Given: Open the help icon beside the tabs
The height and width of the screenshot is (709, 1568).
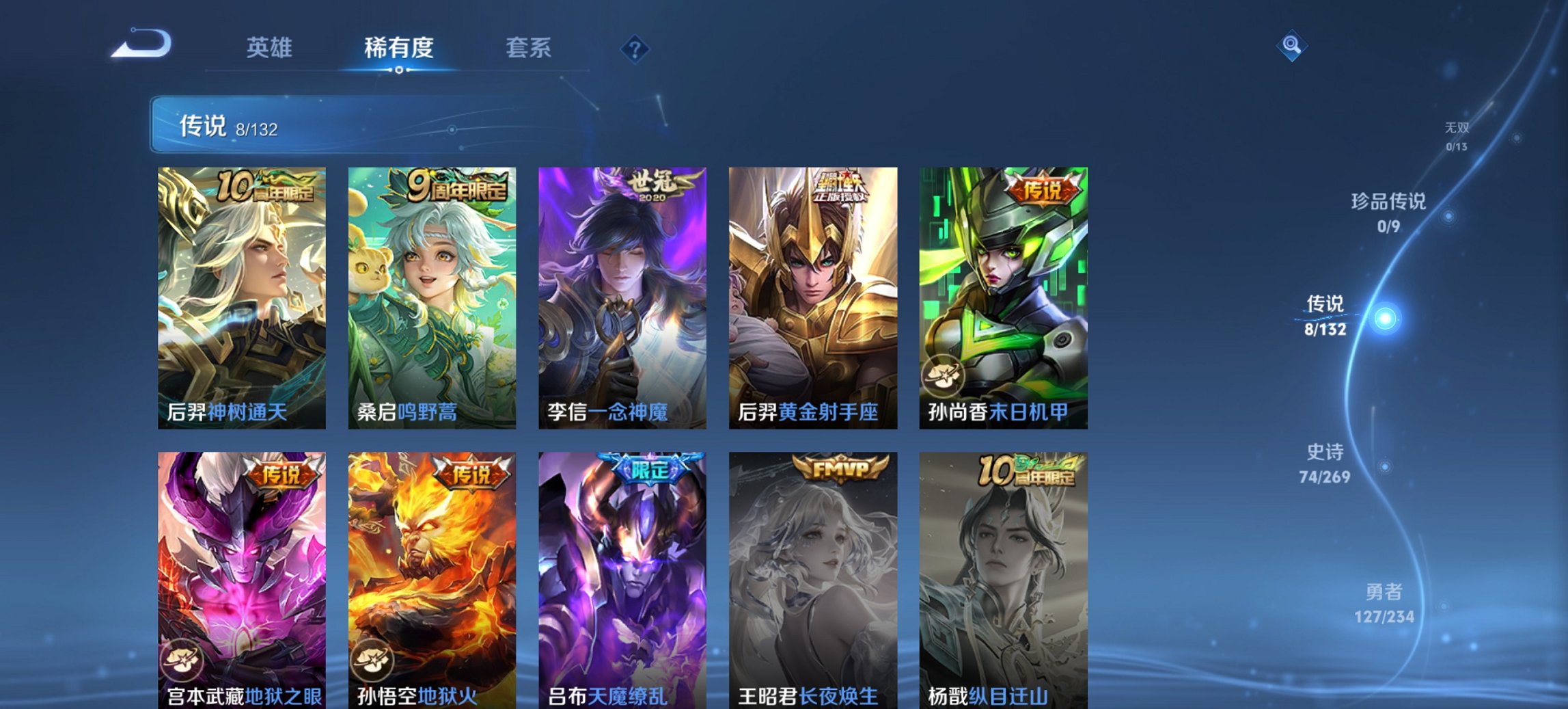Looking at the screenshot, I should 635,48.
